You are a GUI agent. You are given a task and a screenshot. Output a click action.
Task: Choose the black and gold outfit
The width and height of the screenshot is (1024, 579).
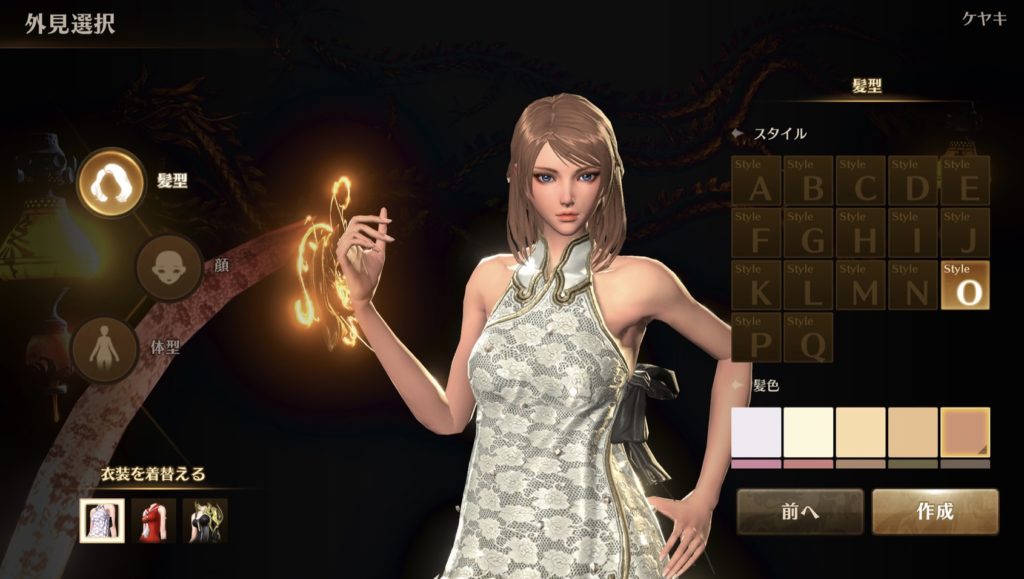205,520
